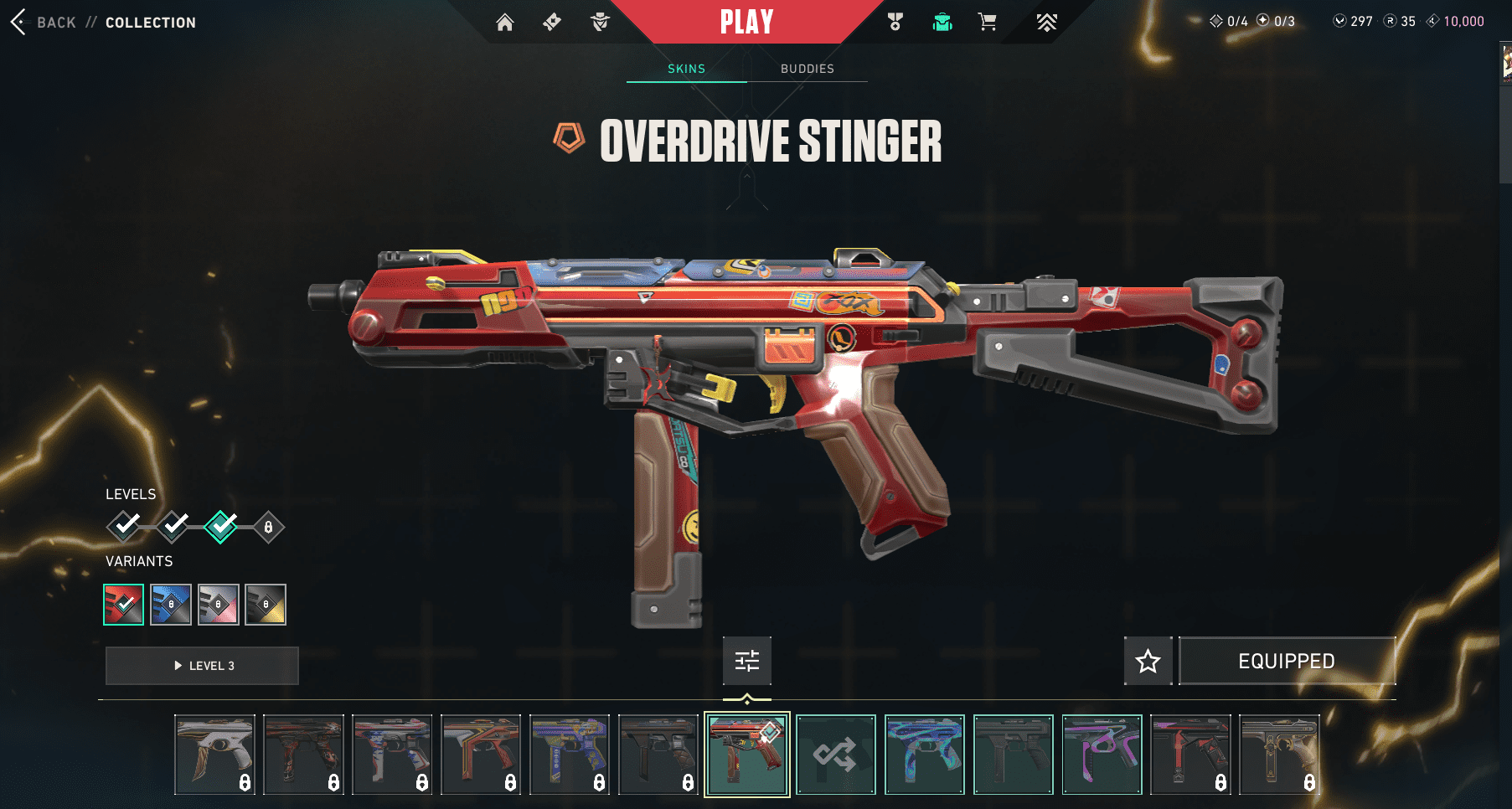Choose the teal and blue Stinger skin
The height and width of the screenshot is (809, 1512).
click(x=925, y=755)
